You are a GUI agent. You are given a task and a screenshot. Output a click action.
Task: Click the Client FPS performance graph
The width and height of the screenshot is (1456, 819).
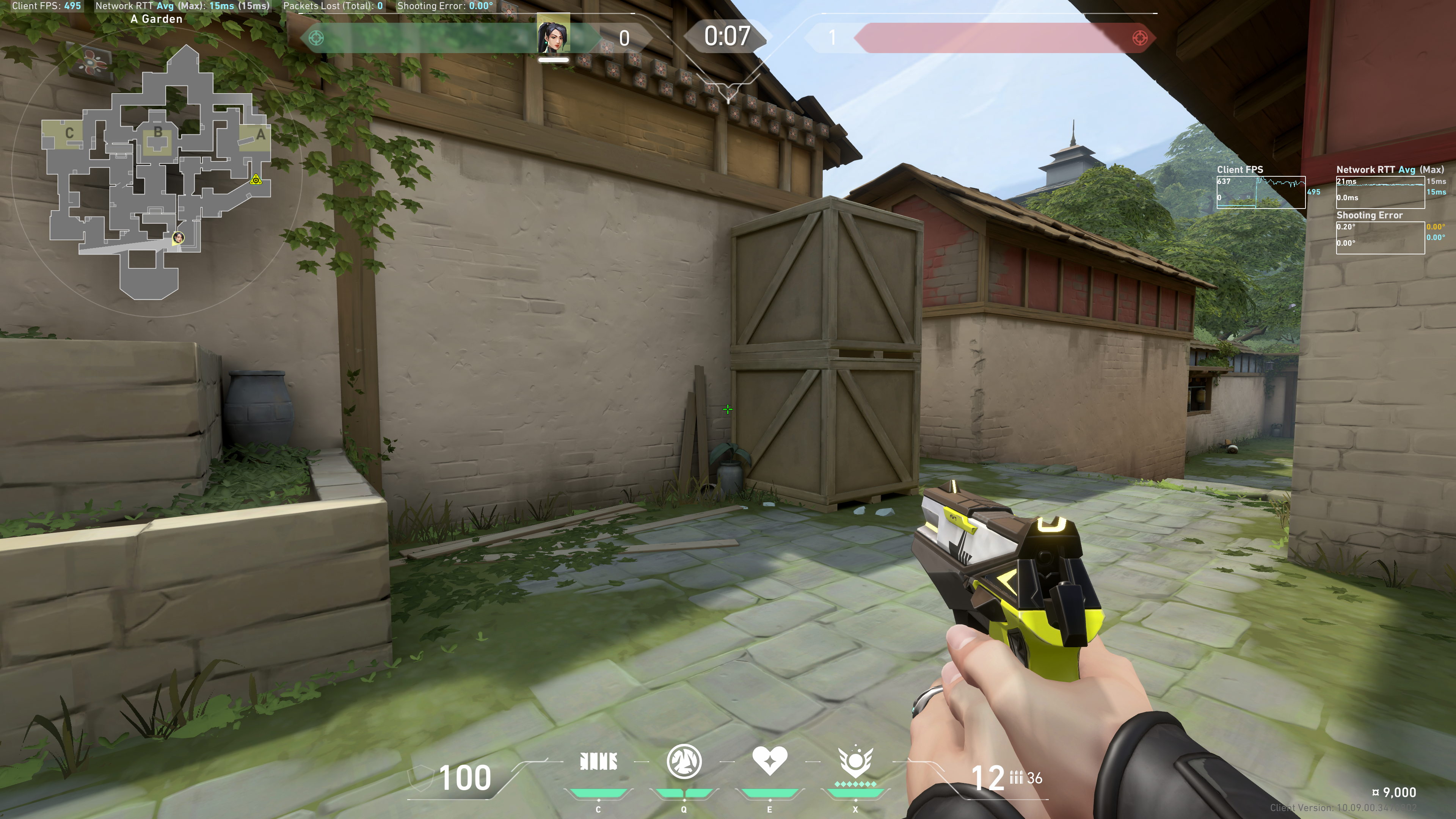1260,192
